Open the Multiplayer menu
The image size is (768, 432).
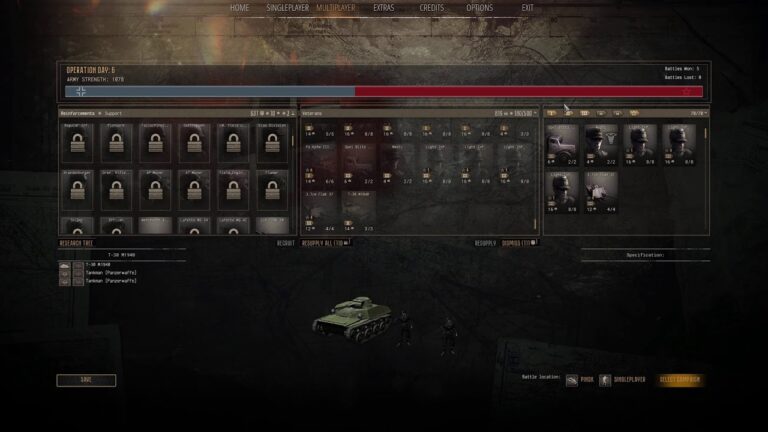335,8
